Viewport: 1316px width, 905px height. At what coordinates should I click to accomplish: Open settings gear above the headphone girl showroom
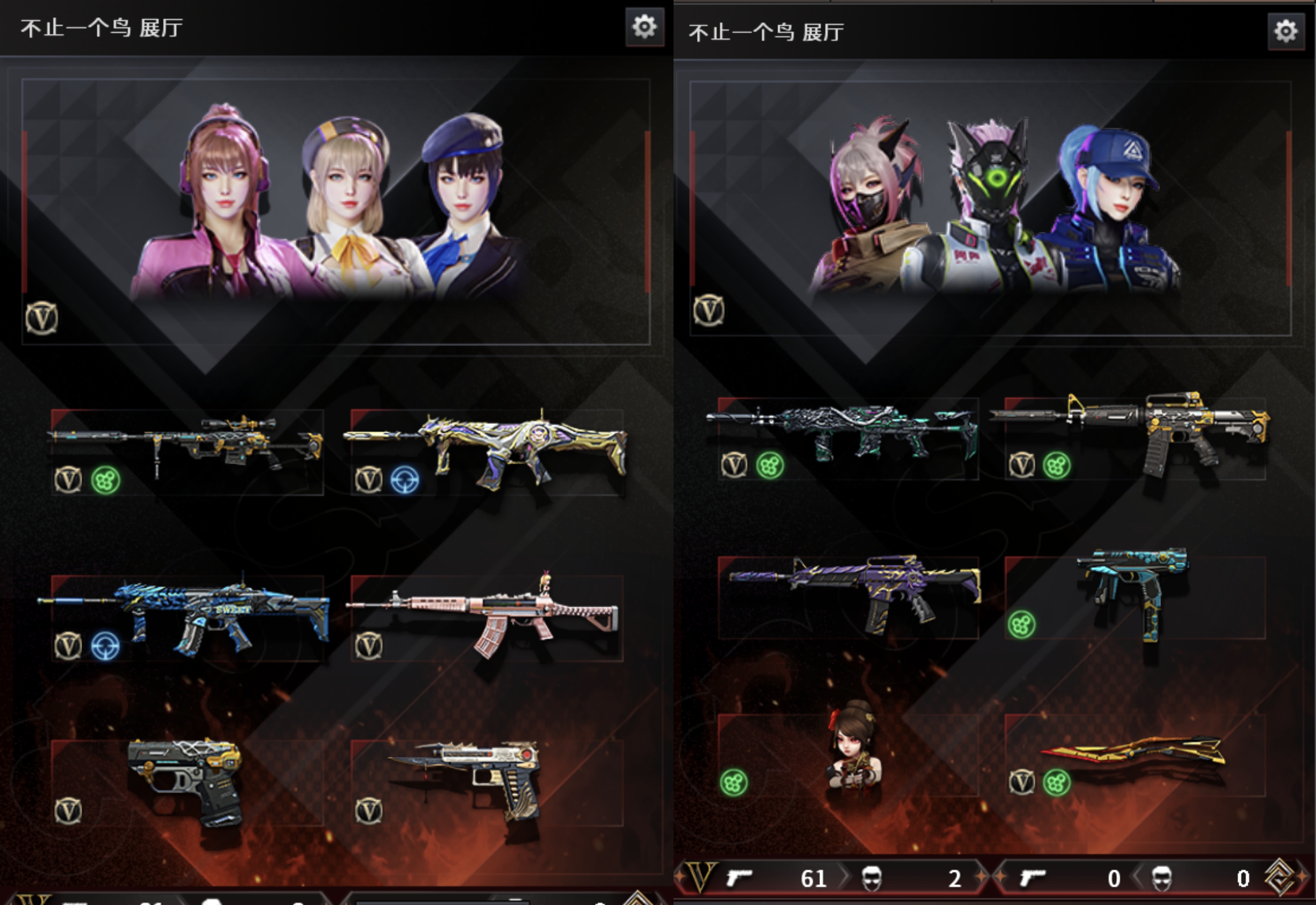(645, 27)
